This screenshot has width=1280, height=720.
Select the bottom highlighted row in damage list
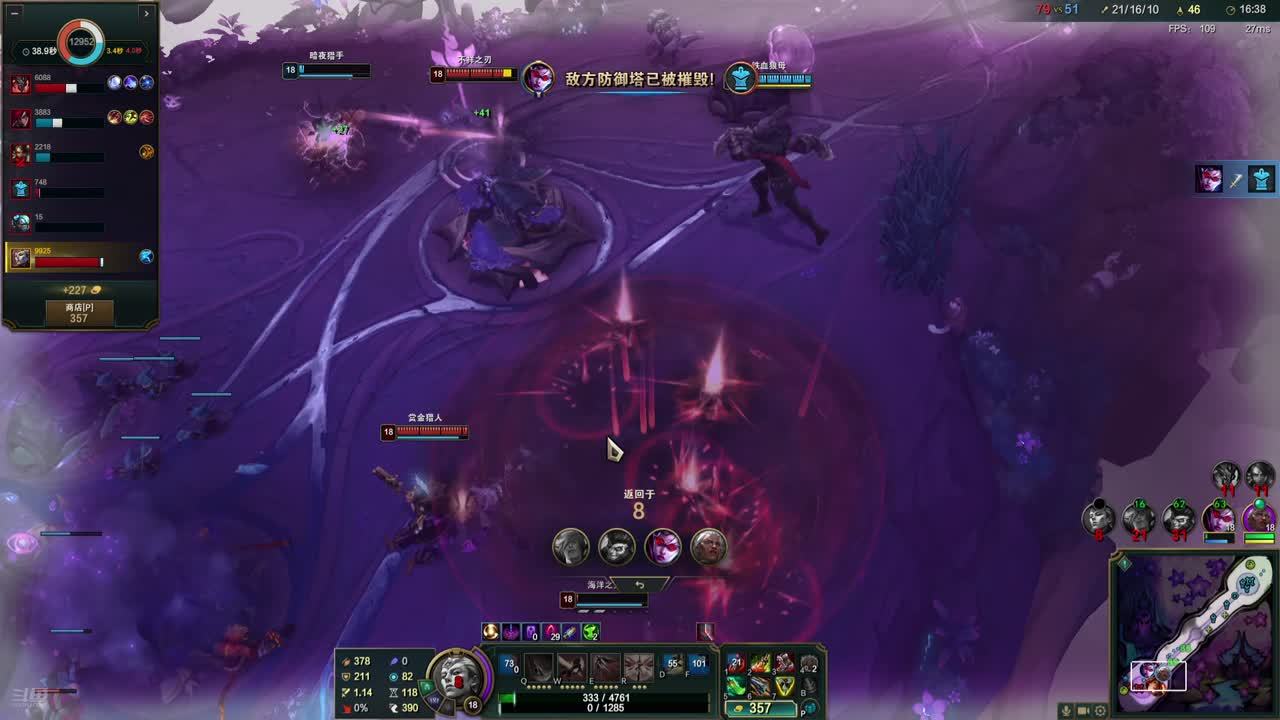tap(80, 258)
